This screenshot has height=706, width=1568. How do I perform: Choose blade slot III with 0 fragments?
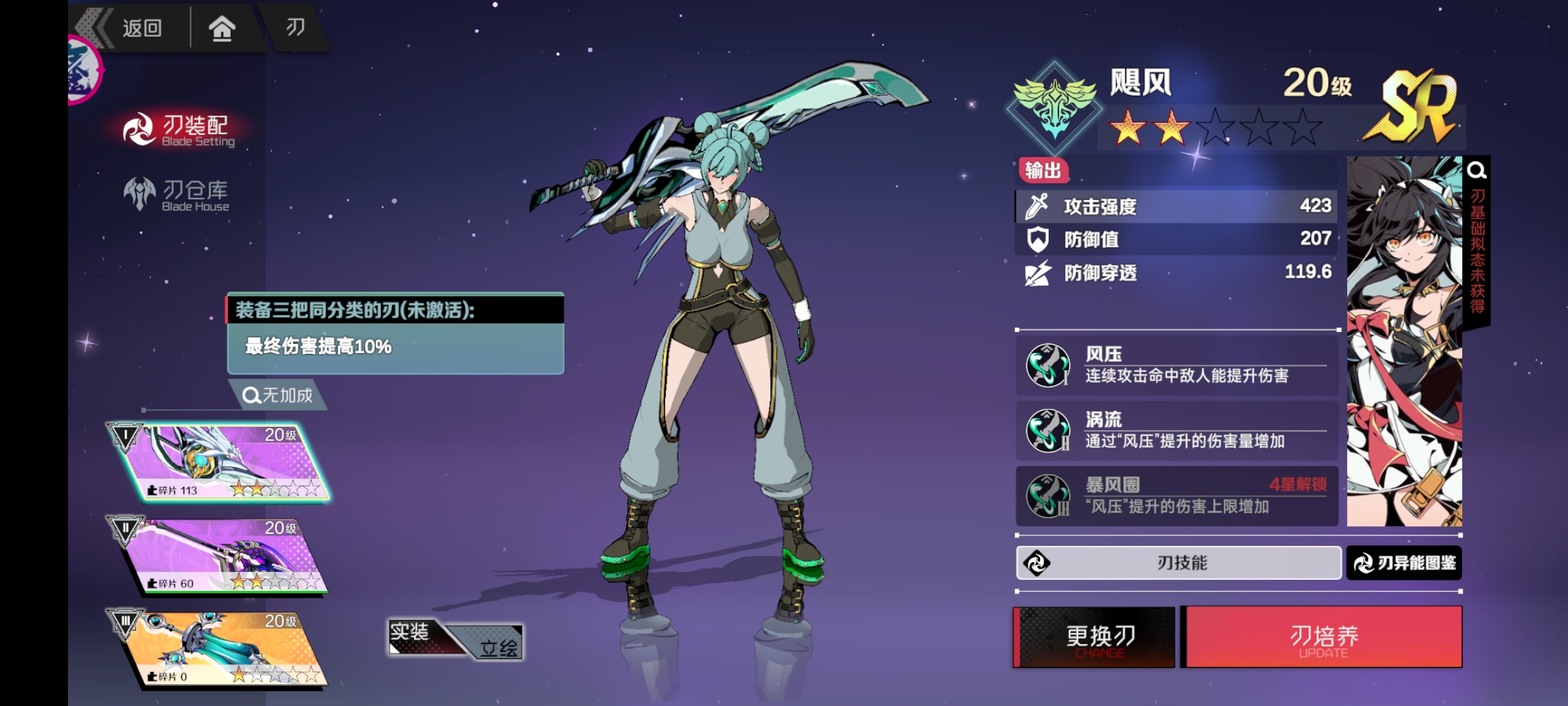[x=221, y=648]
